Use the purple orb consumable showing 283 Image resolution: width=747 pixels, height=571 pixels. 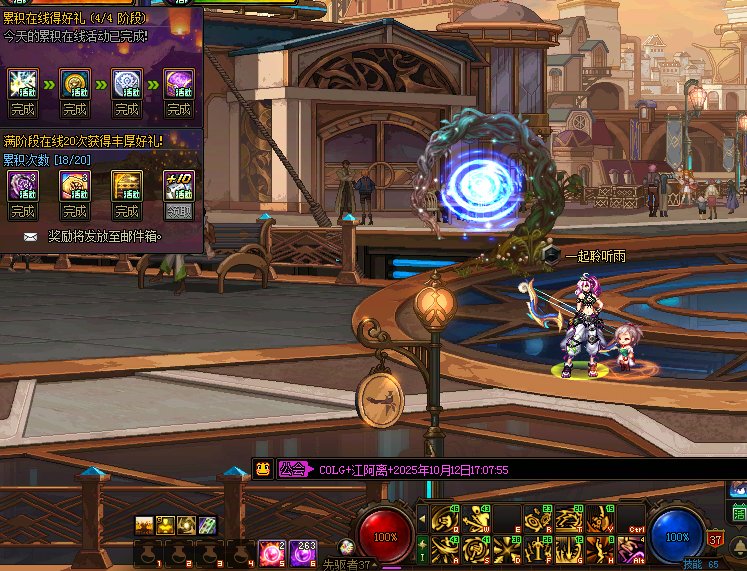tap(304, 551)
